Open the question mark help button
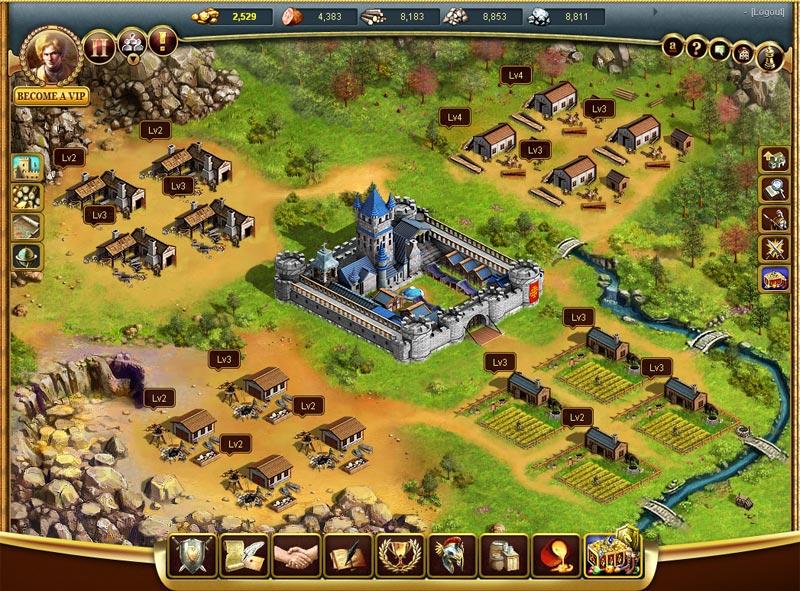 click(698, 48)
